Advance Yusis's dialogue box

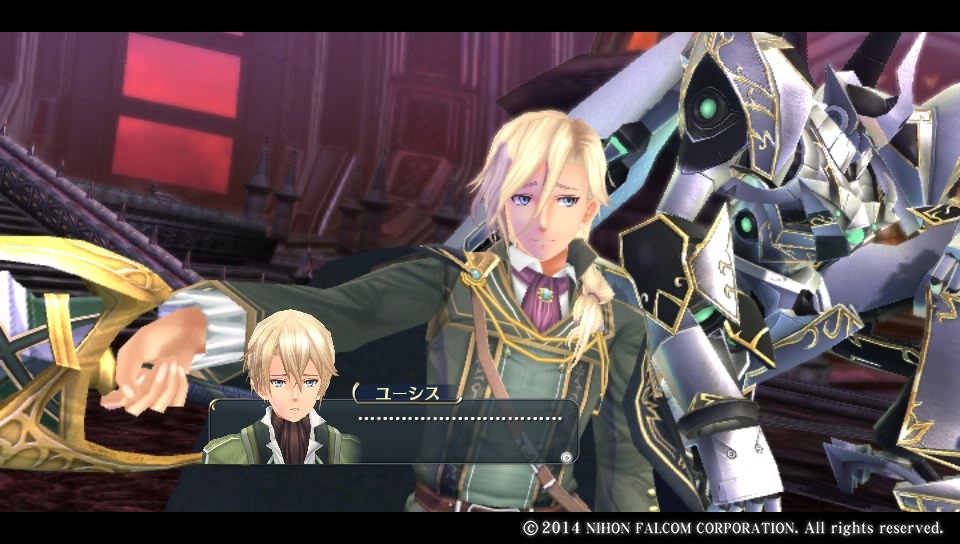[x=566, y=457]
